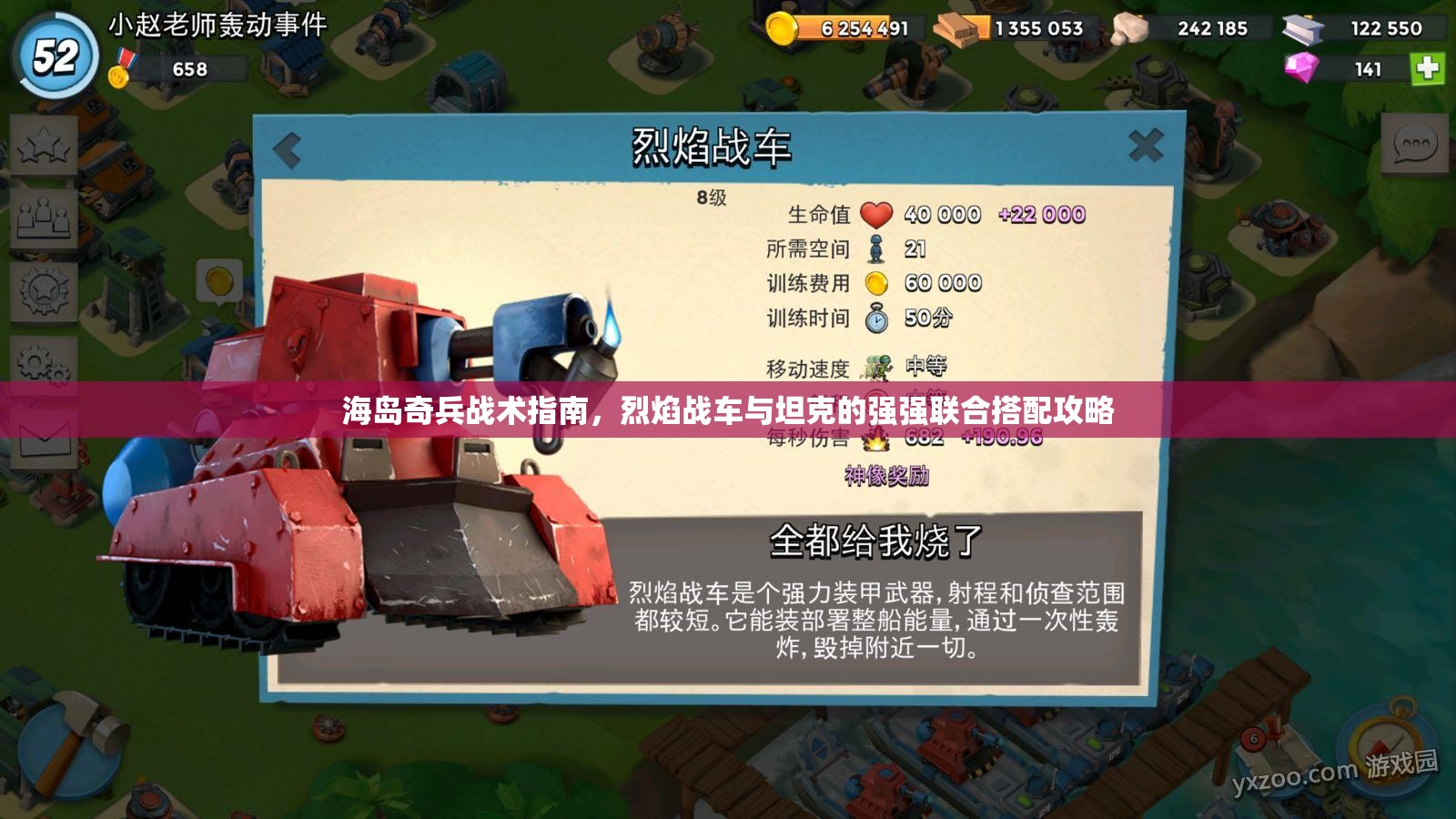Click the boat marker showing 6
This screenshot has height=819, width=1456.
1253,739
